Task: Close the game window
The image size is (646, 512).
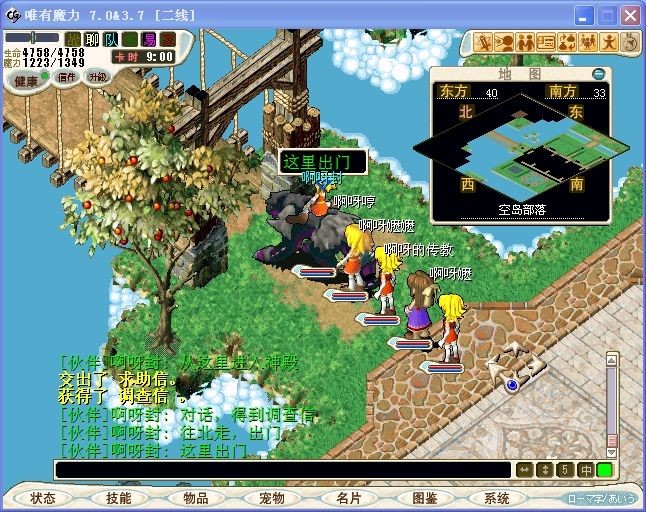Action: 629,16
